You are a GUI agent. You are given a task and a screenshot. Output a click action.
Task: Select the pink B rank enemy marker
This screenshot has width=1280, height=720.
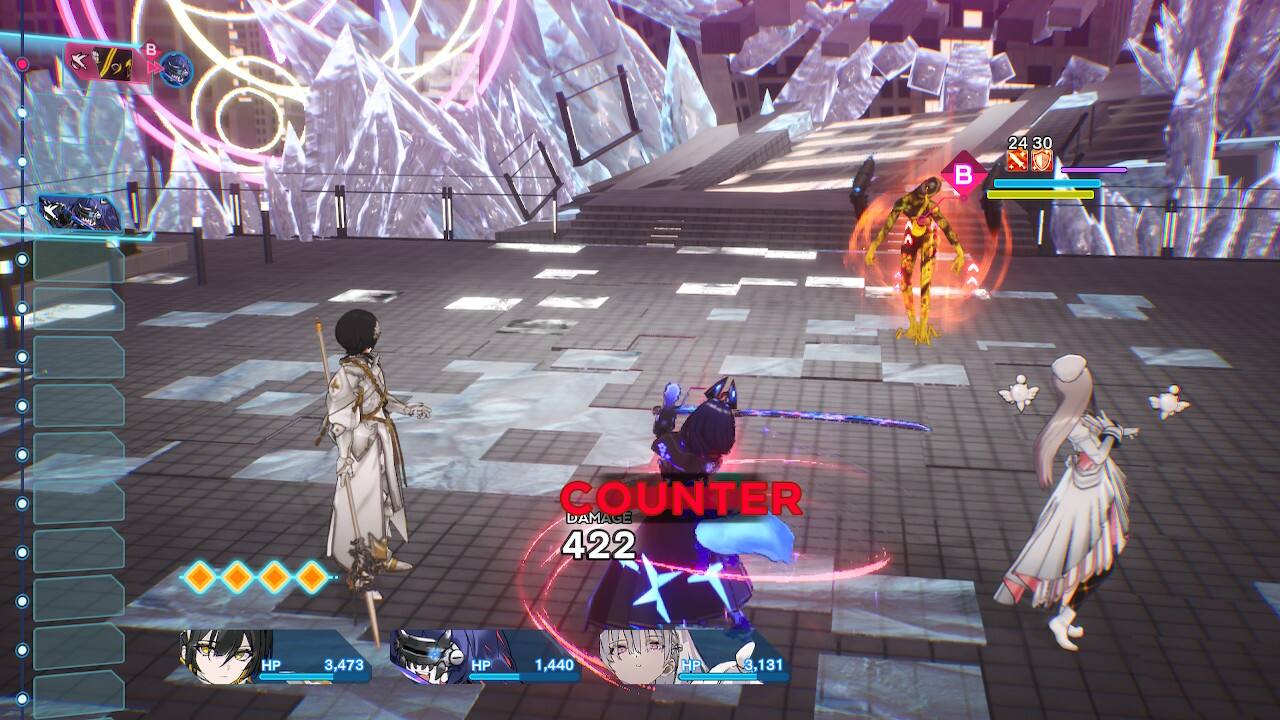point(963,175)
